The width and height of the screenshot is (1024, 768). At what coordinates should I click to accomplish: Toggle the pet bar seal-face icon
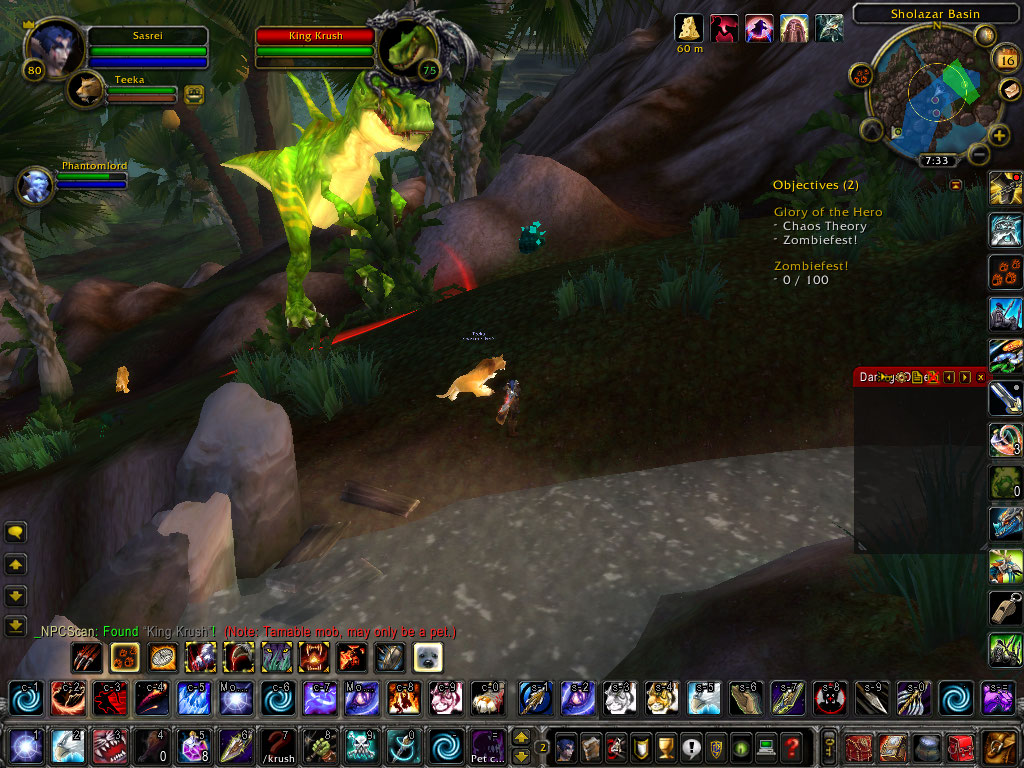pyautogui.click(x=428, y=657)
